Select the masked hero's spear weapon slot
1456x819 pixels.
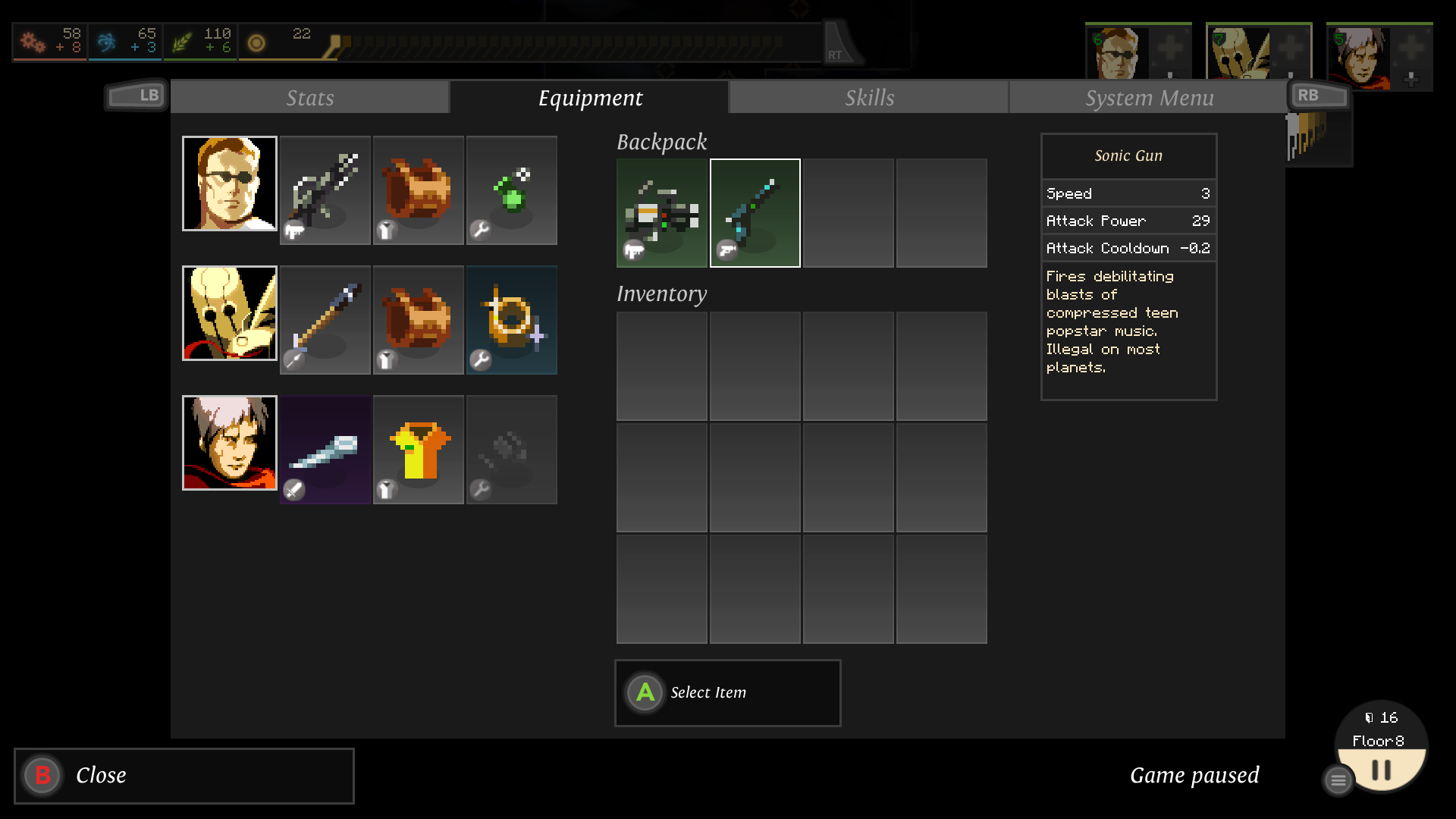coord(325,320)
